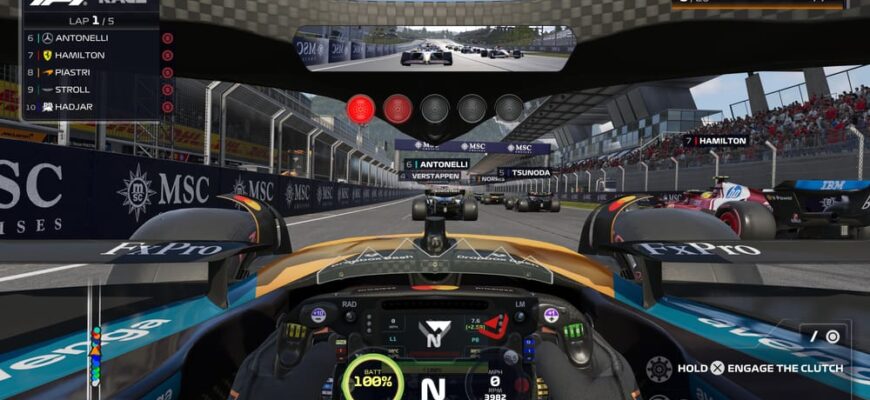The width and height of the screenshot is (870, 400).
Task: Pick Hadjar's row in the leaderboard
Action: (90, 106)
